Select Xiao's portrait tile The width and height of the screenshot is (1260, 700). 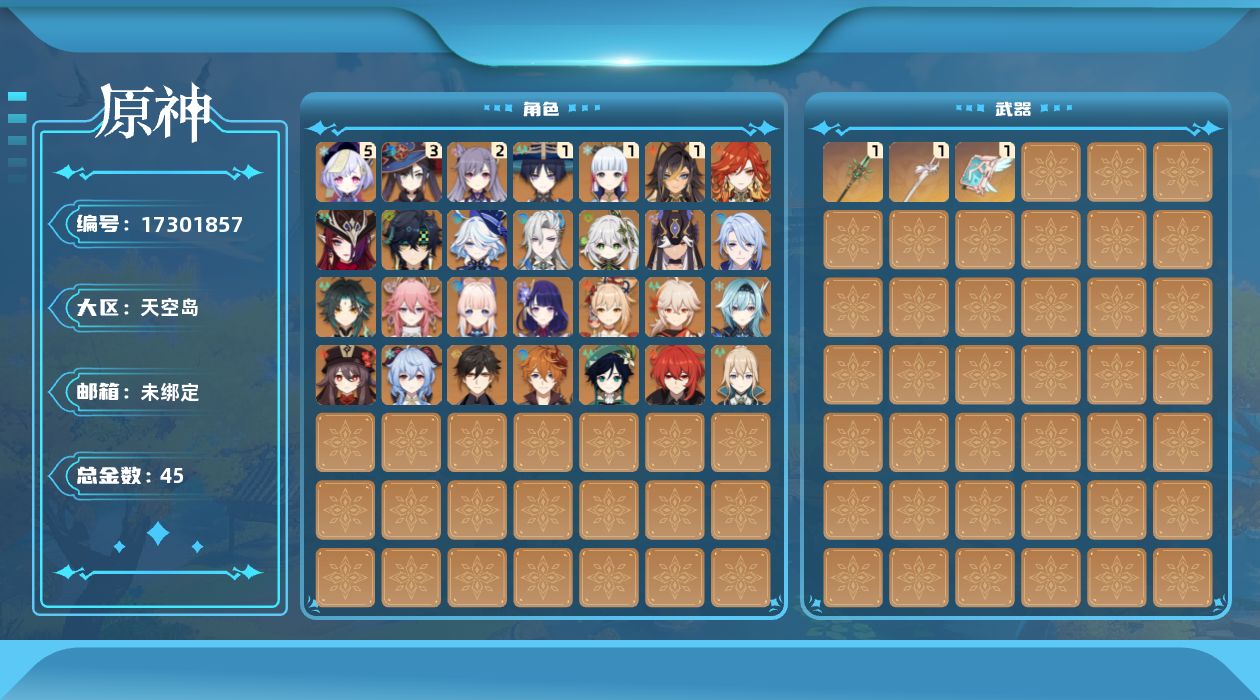pyautogui.click(x=346, y=307)
